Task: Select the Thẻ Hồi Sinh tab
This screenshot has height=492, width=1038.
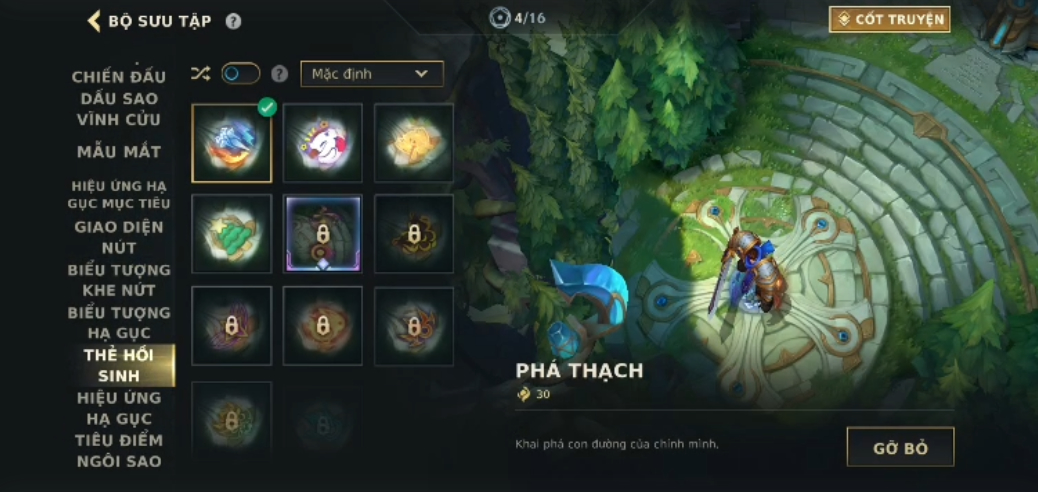Action: (x=121, y=365)
